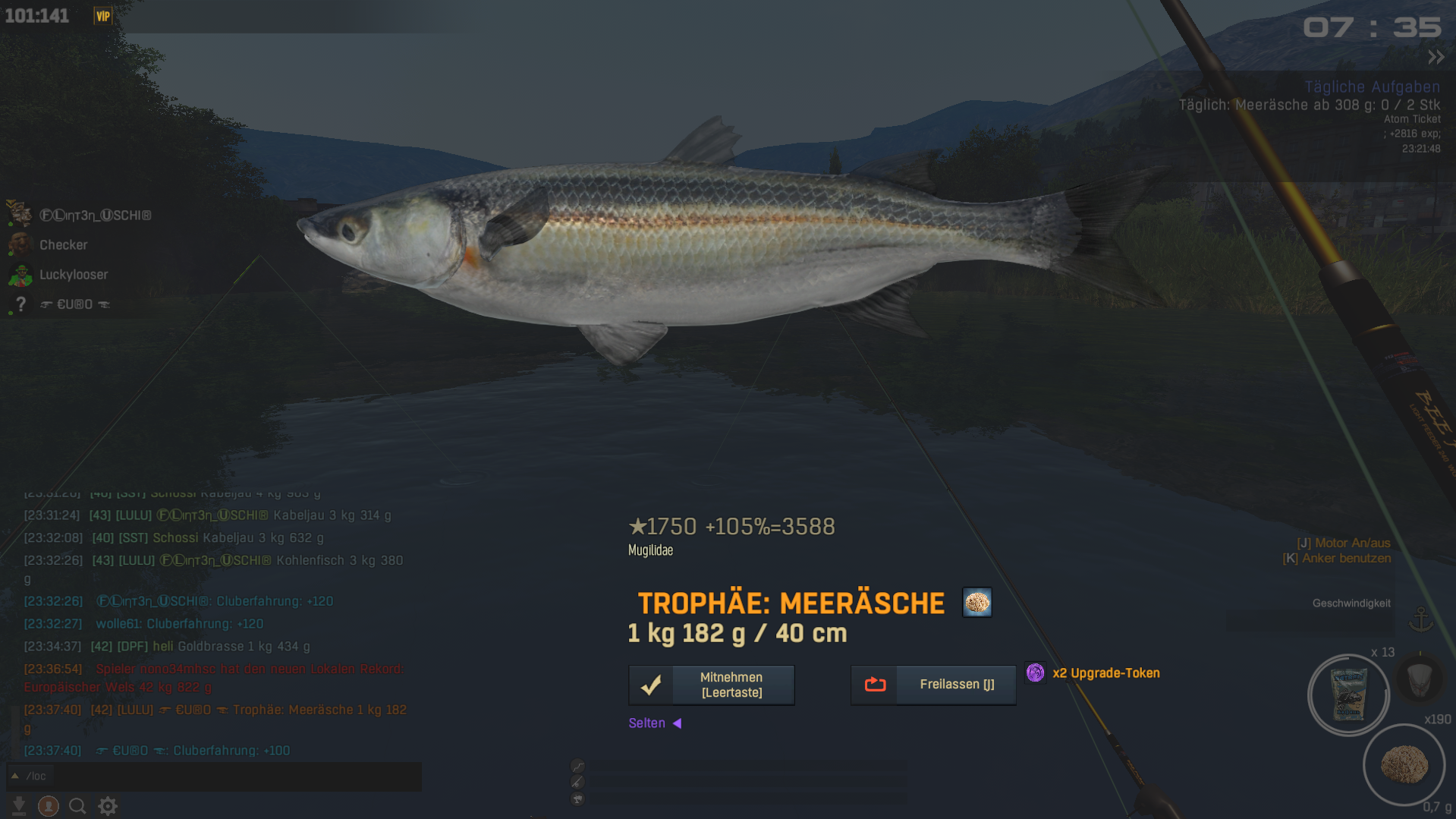Click the anchor icon
1456x819 pixels.
click(x=1420, y=620)
